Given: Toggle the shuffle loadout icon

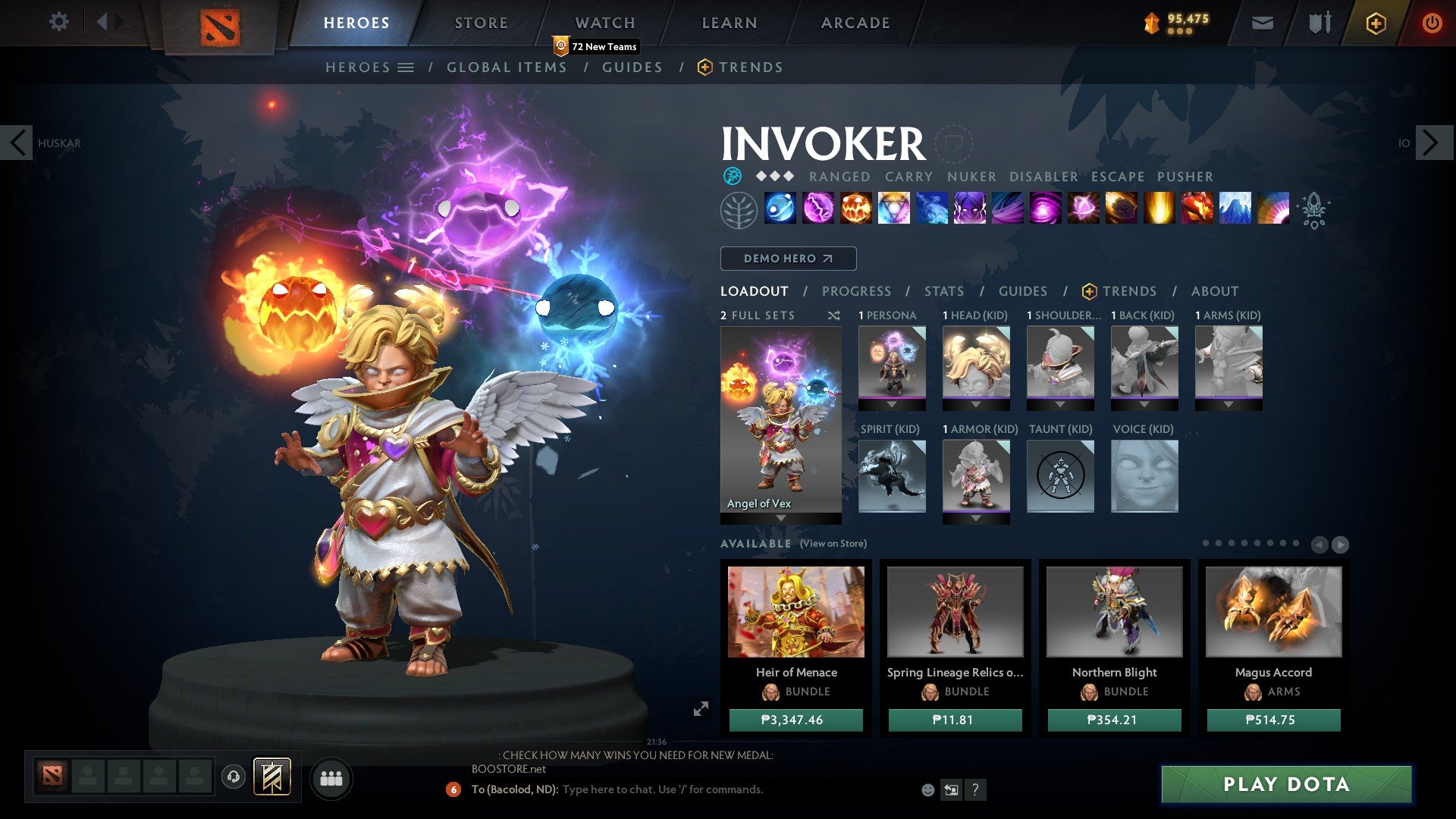Looking at the screenshot, I should 834,315.
